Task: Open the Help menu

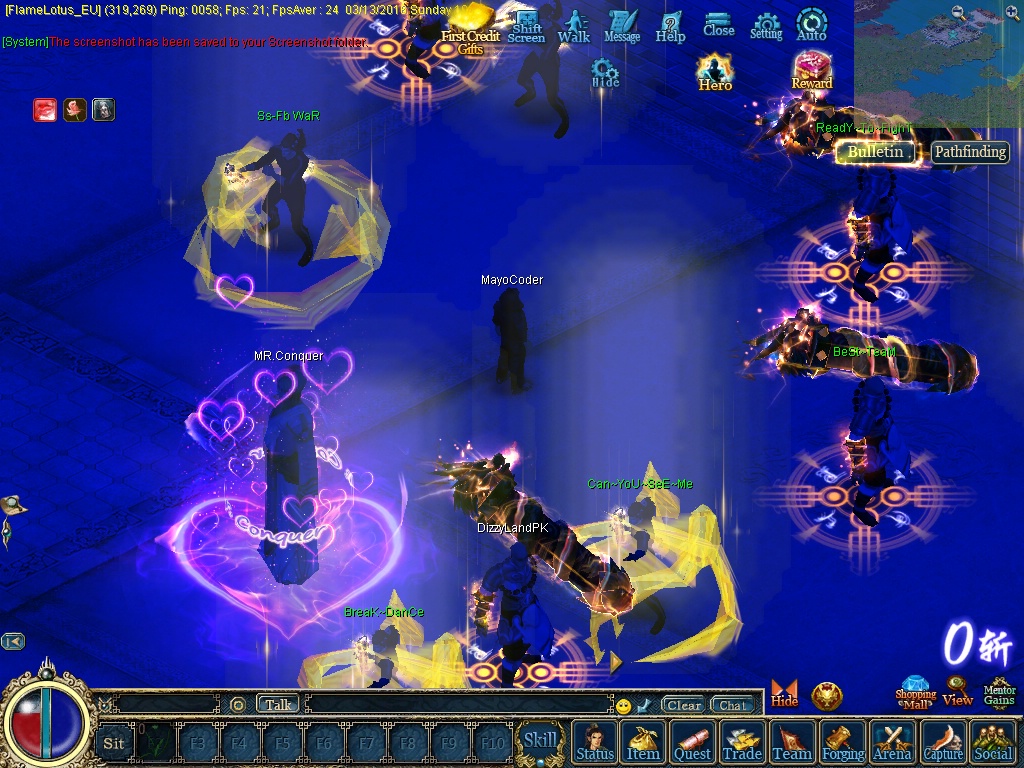Action: pyautogui.click(x=670, y=26)
